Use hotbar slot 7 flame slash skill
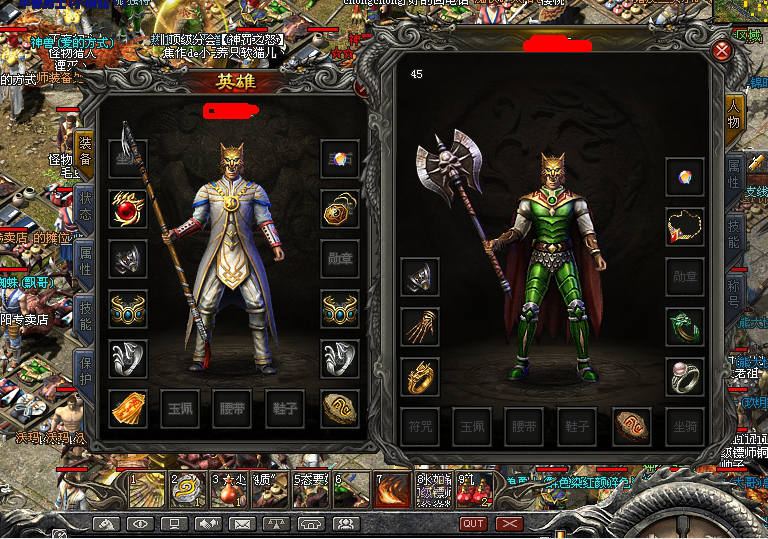Screen dimensions: 768x539 point(392,490)
